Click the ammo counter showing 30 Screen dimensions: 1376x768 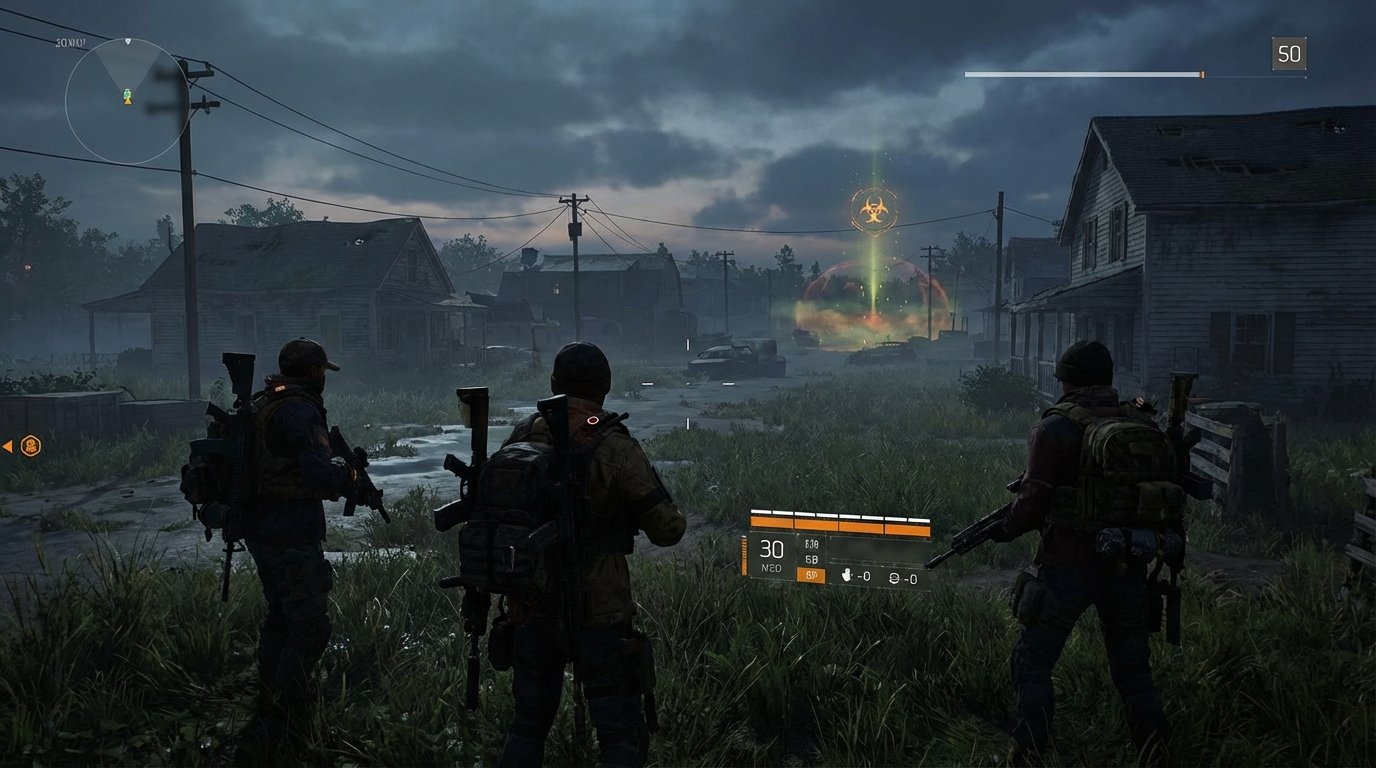(x=770, y=548)
